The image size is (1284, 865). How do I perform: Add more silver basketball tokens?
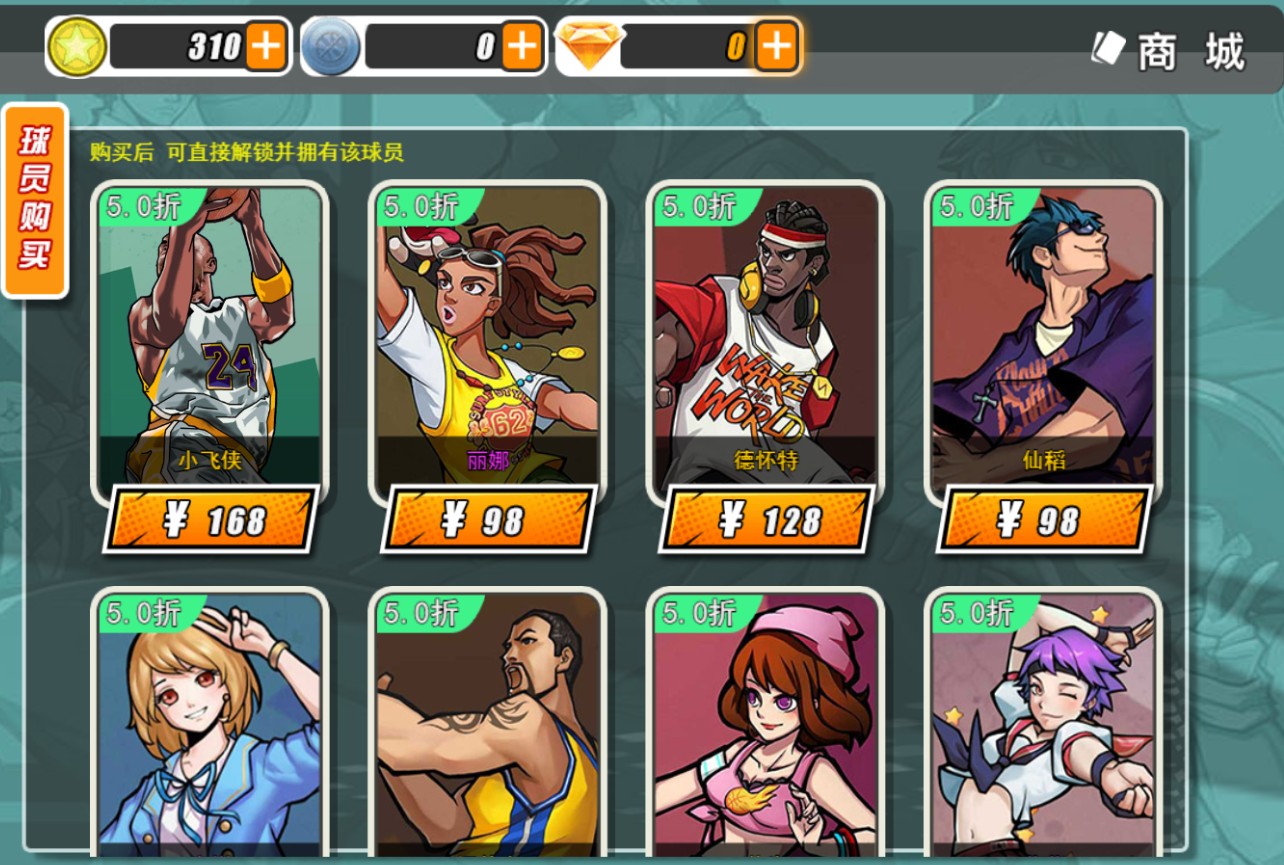(521, 46)
